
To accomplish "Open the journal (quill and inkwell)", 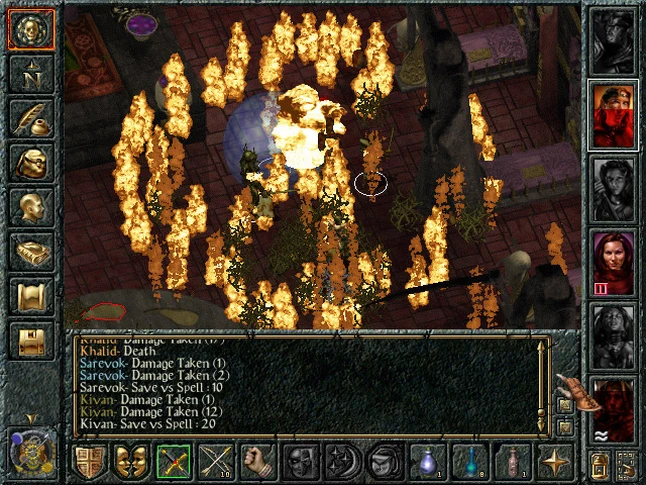I will pos(30,119).
